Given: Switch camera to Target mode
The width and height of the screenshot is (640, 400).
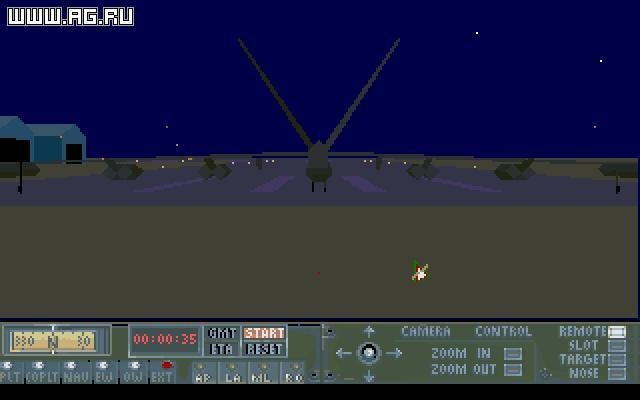Looking at the screenshot, I should pyautogui.click(x=616, y=360).
